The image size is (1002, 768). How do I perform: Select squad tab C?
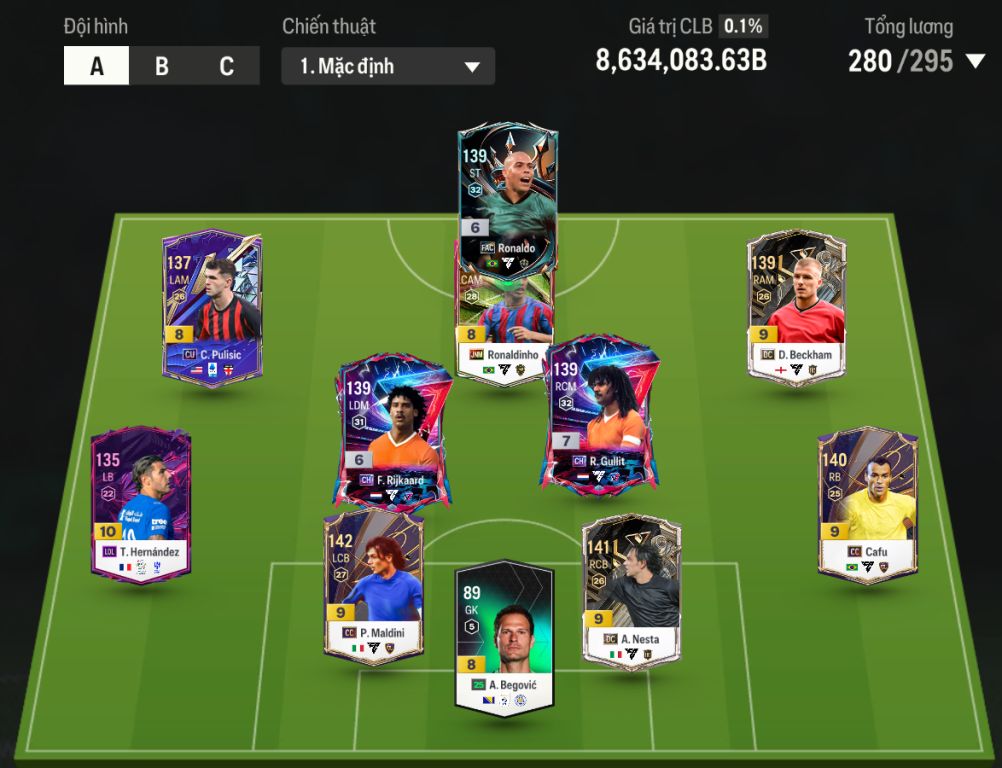227,67
